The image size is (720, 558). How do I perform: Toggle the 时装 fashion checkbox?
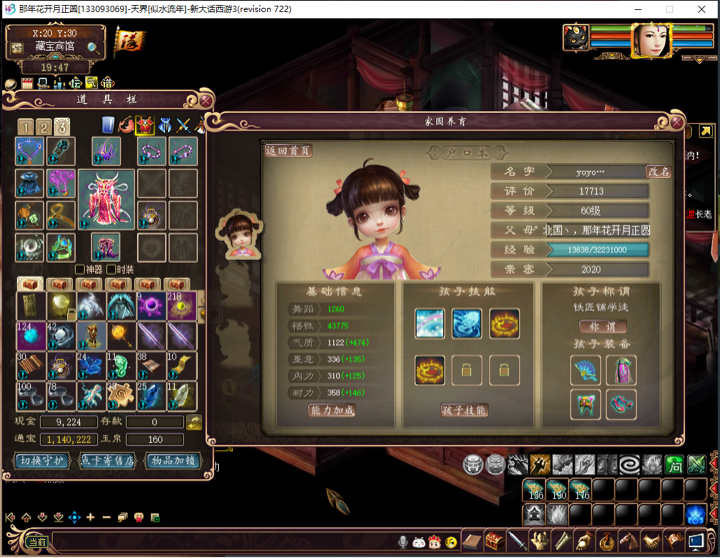[x=113, y=269]
